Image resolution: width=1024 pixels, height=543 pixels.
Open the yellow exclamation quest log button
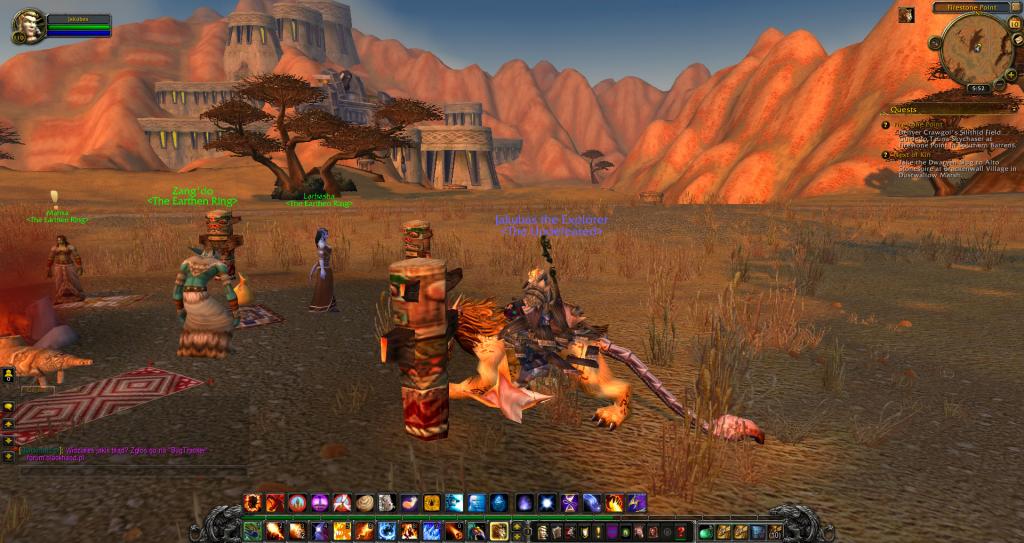(x=598, y=531)
